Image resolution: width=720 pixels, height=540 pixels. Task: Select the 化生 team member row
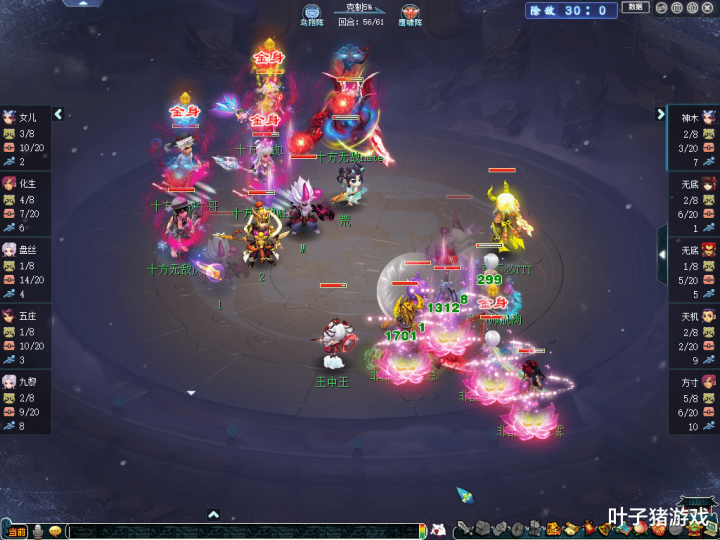click(25, 205)
